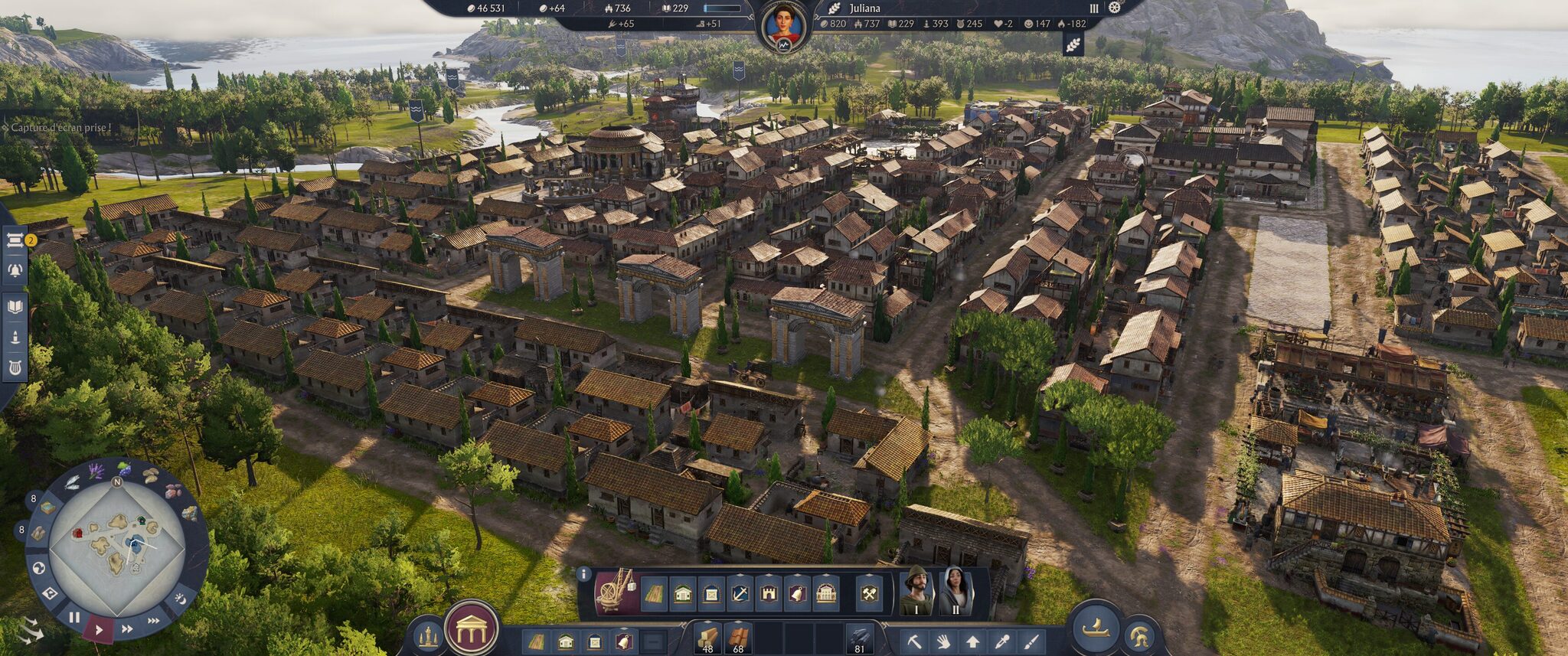Click the governor portrait at top center
This screenshot has height=656, width=1568.
point(783,24)
